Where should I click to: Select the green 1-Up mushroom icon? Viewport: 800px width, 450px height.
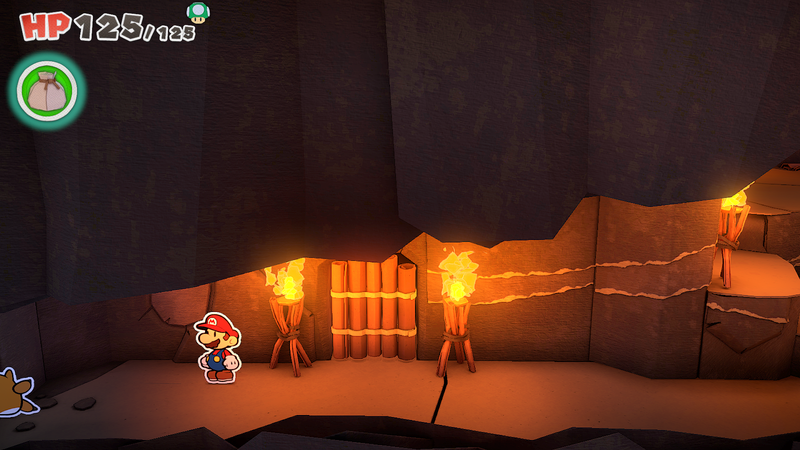198,12
